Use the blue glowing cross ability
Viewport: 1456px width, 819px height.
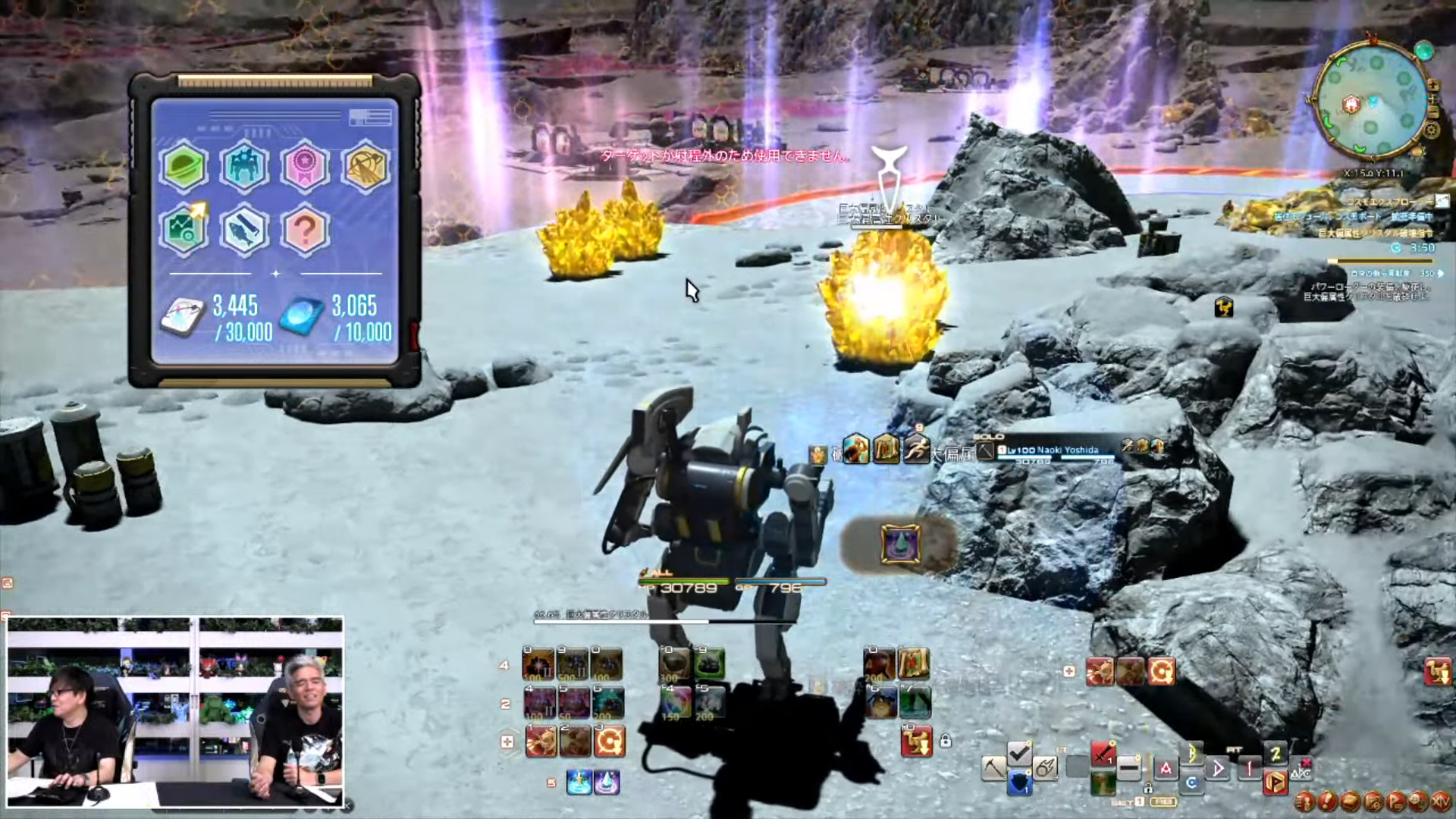click(x=579, y=782)
